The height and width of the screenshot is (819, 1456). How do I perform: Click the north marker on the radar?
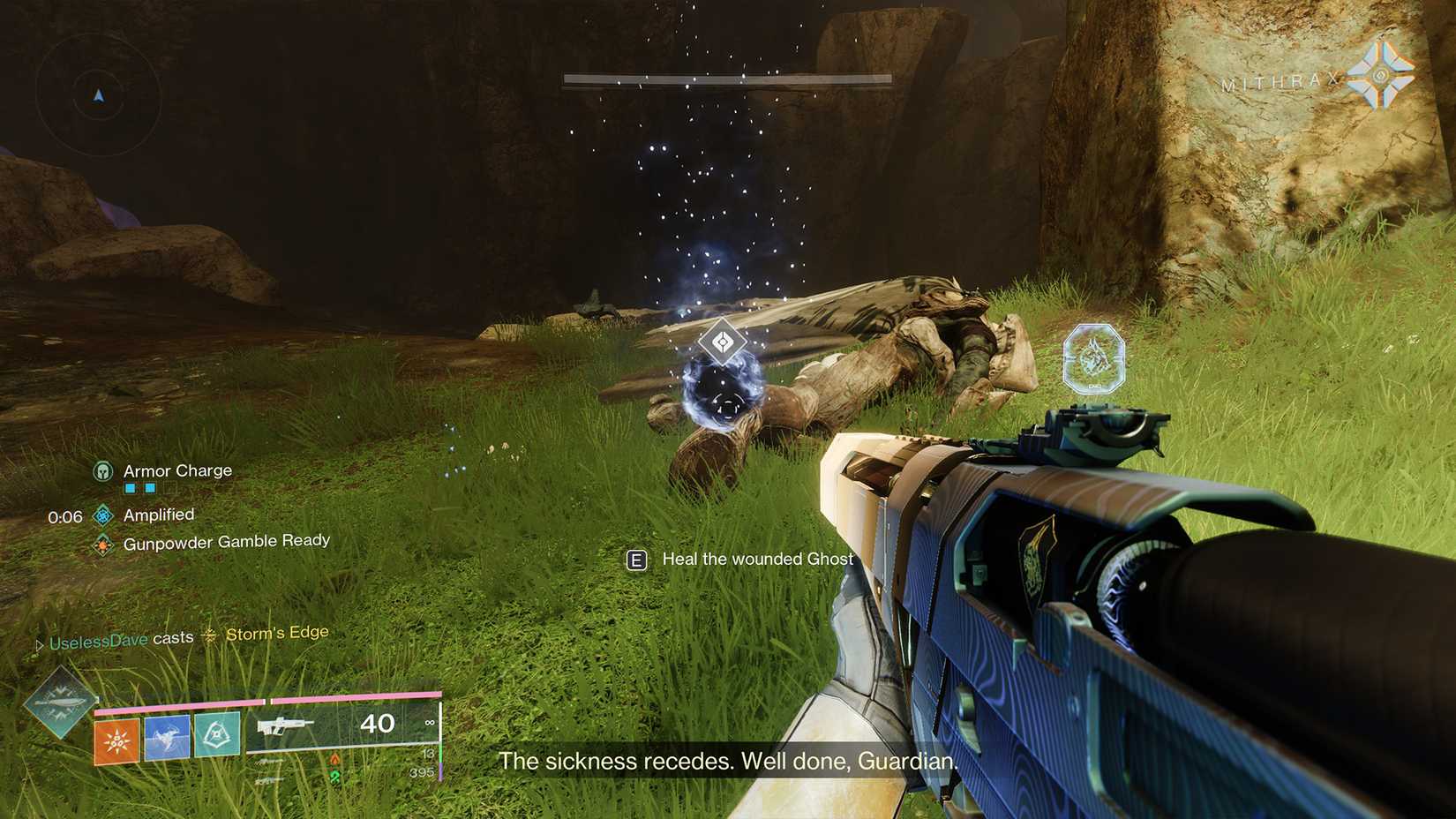click(x=99, y=94)
